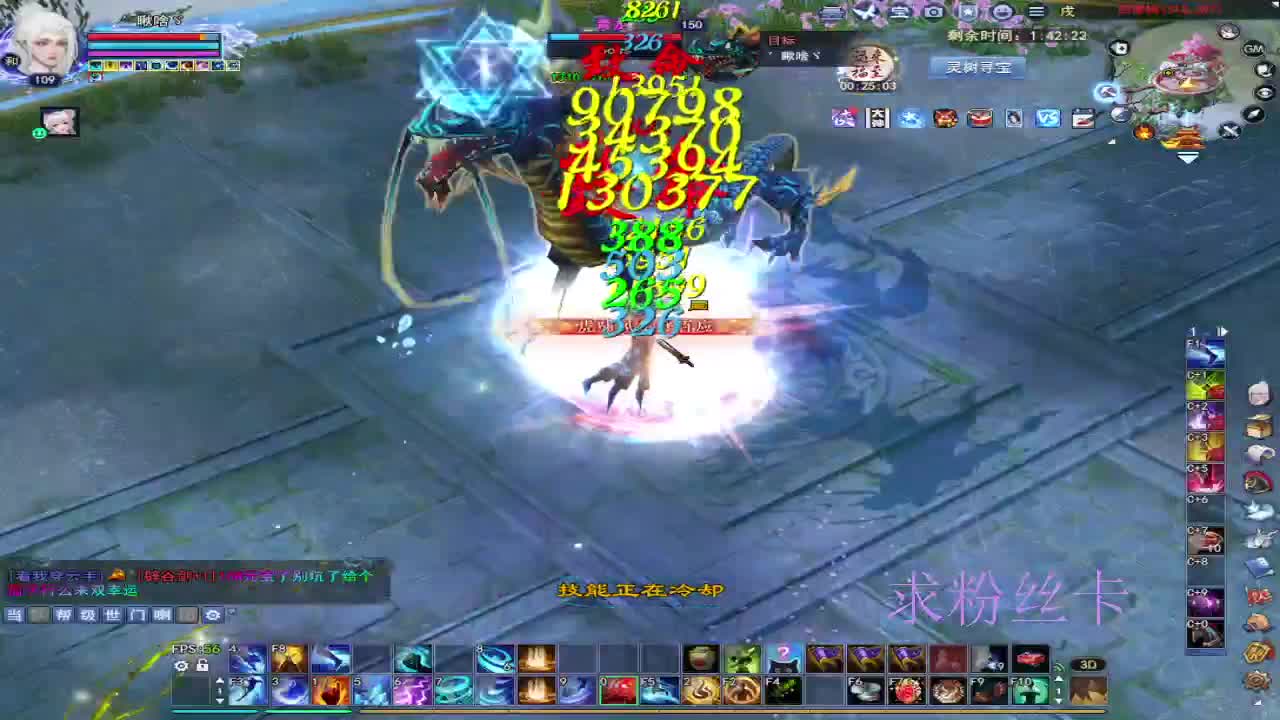Click the VS cross-server arena event icon
Image resolution: width=1280 pixels, height=720 pixels.
click(x=1046, y=118)
